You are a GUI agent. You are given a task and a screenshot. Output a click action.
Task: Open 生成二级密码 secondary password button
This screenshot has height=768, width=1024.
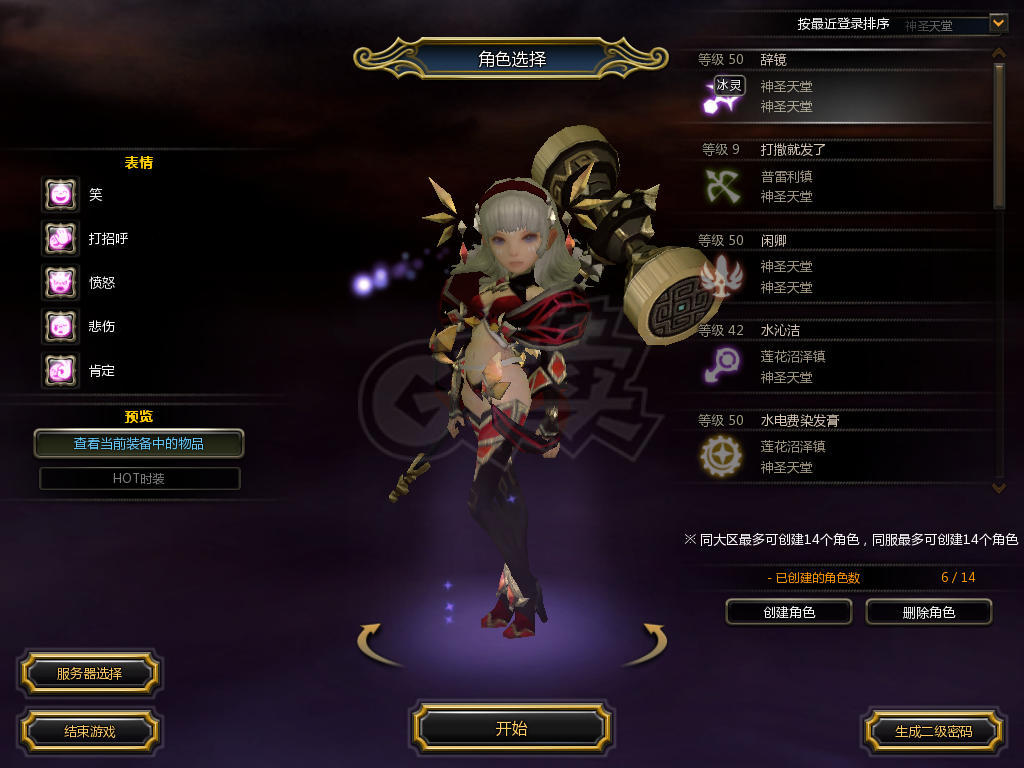click(933, 731)
